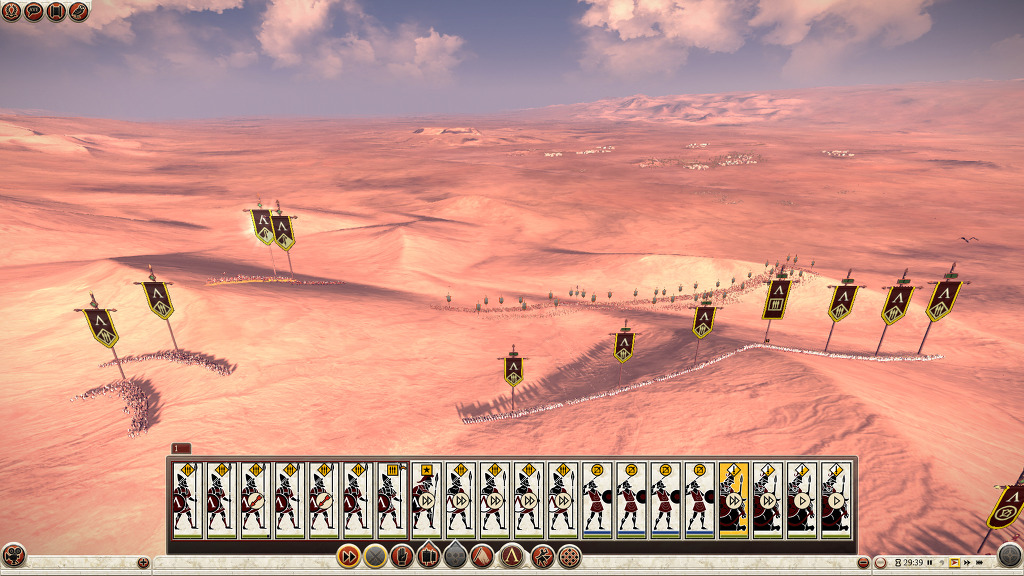
Task: Pause the battle
Action: [x=930, y=563]
